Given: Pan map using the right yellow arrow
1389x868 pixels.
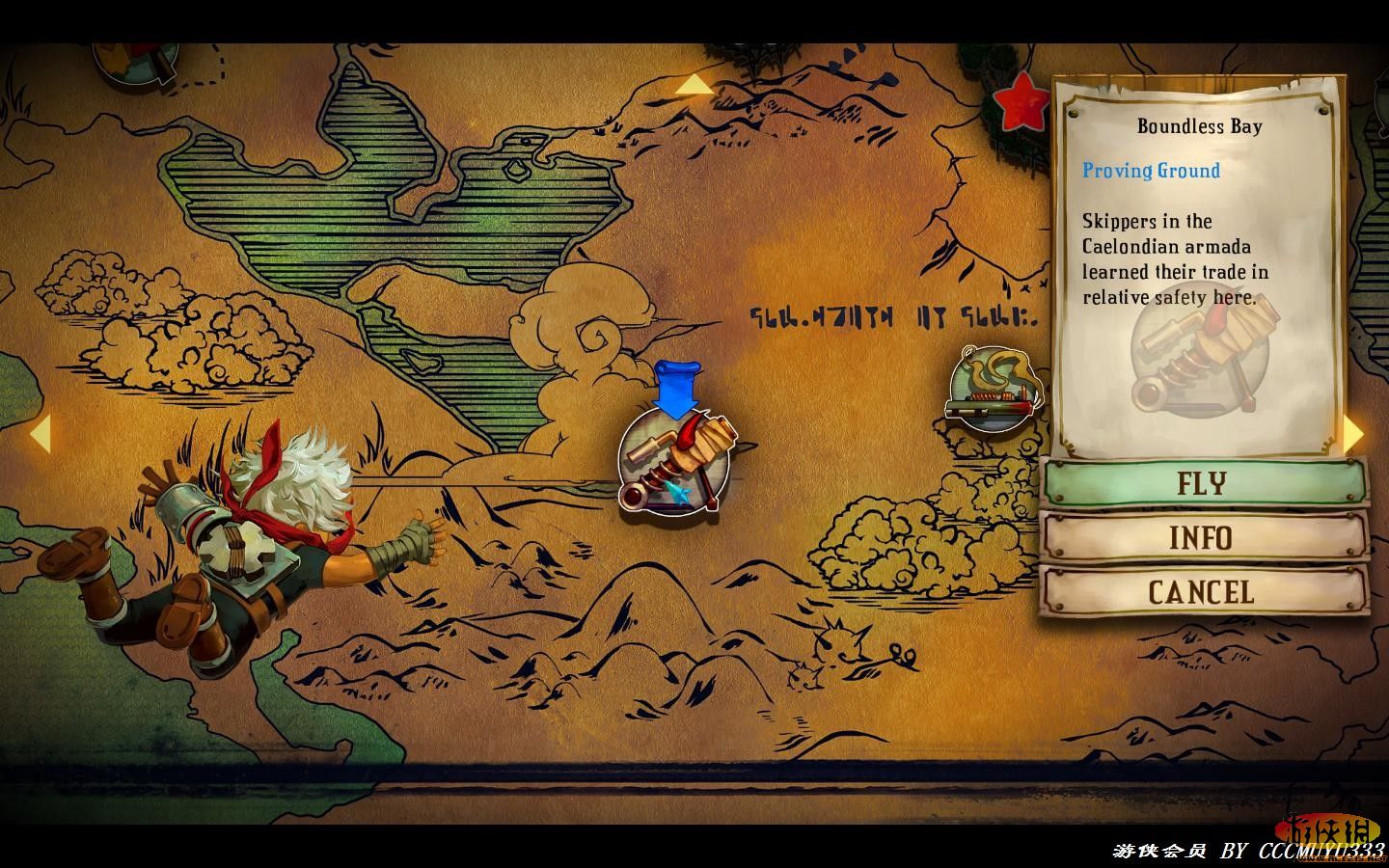Looking at the screenshot, I should 1354,434.
